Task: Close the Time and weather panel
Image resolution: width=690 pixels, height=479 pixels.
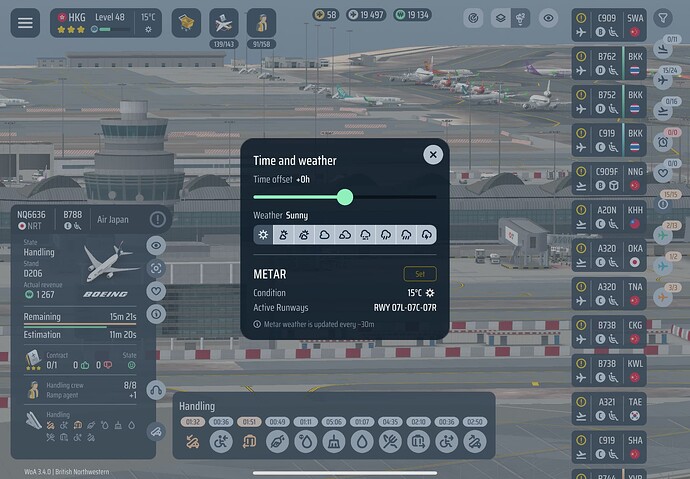Action: tap(432, 154)
